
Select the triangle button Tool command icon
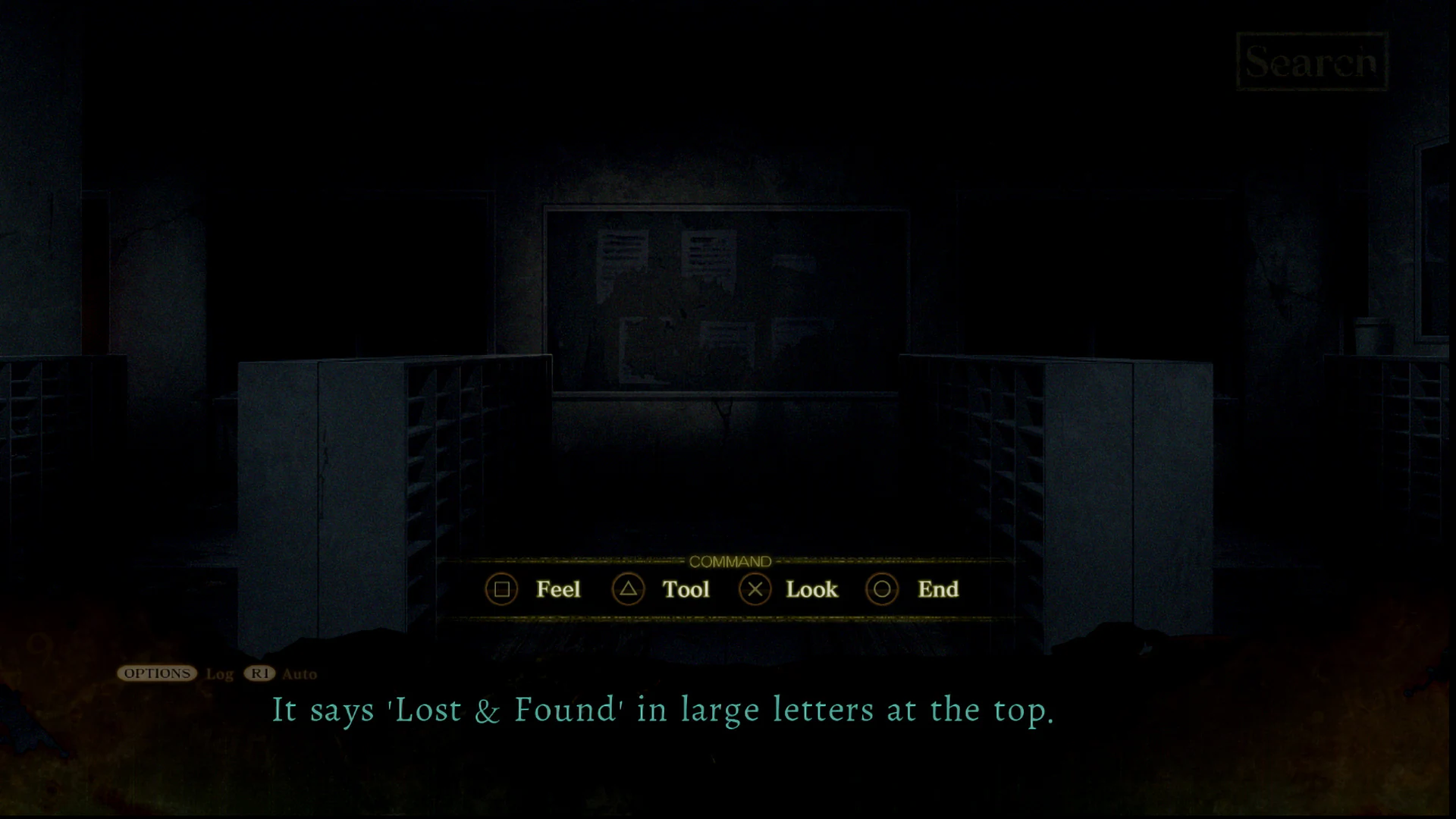click(628, 589)
